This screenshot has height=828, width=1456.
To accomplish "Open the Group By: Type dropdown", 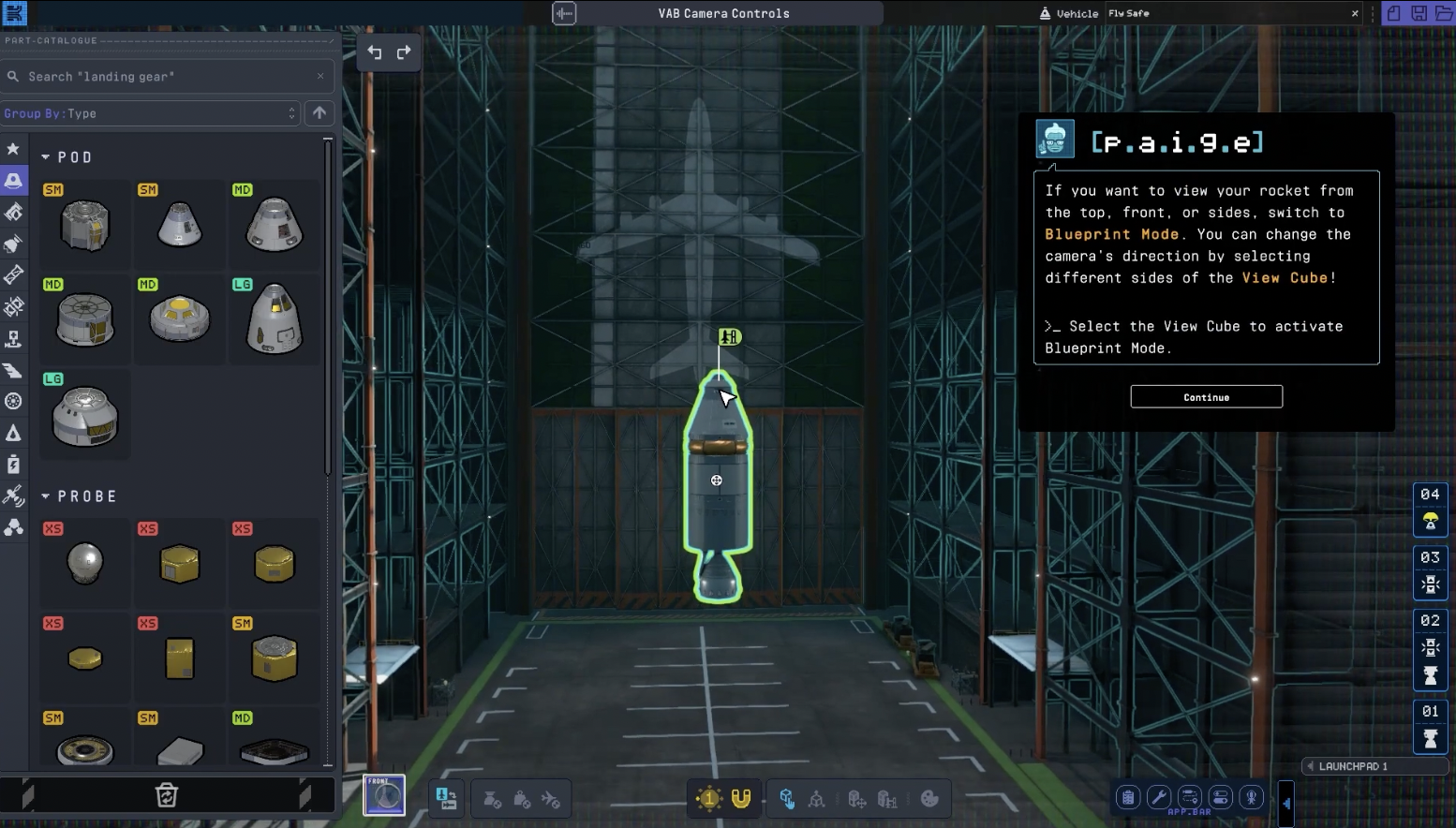I will click(x=150, y=113).
